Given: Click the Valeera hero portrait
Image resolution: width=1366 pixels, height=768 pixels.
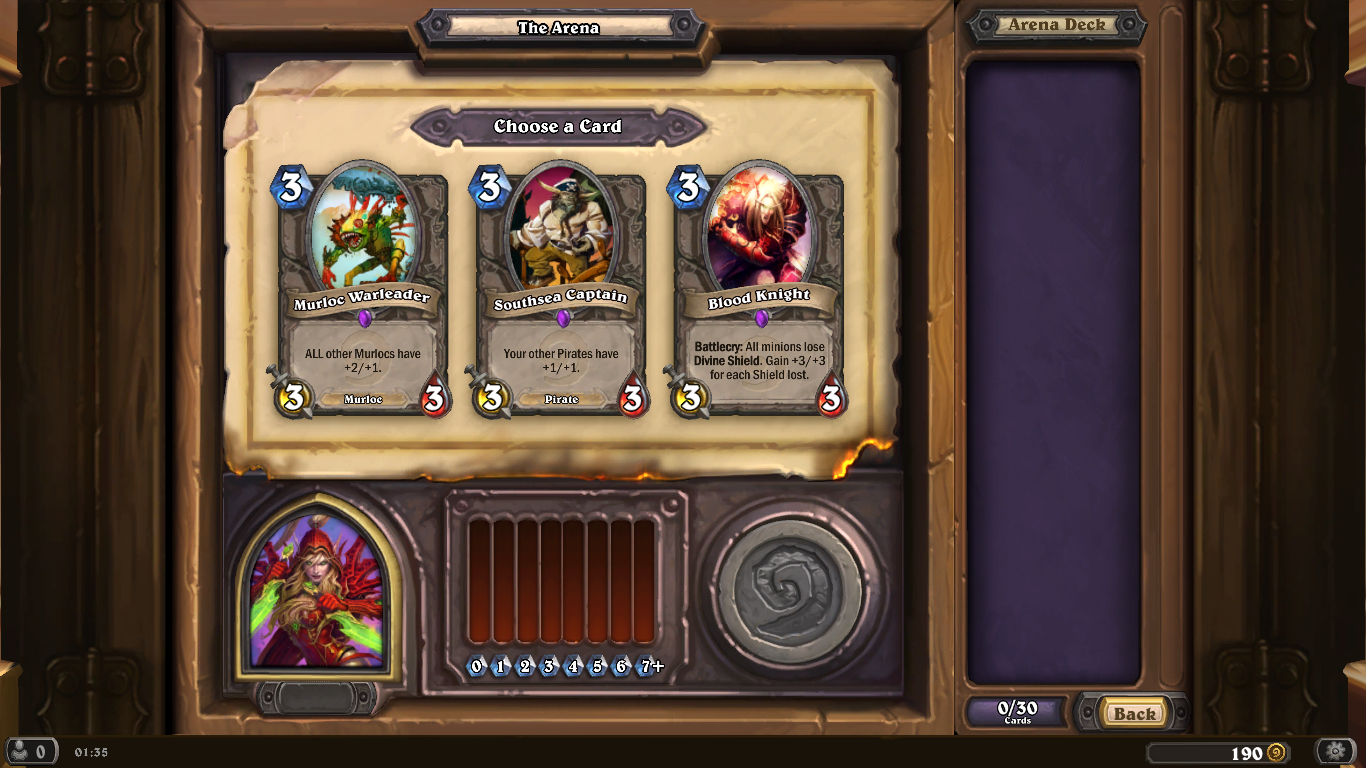Looking at the screenshot, I should (317, 591).
